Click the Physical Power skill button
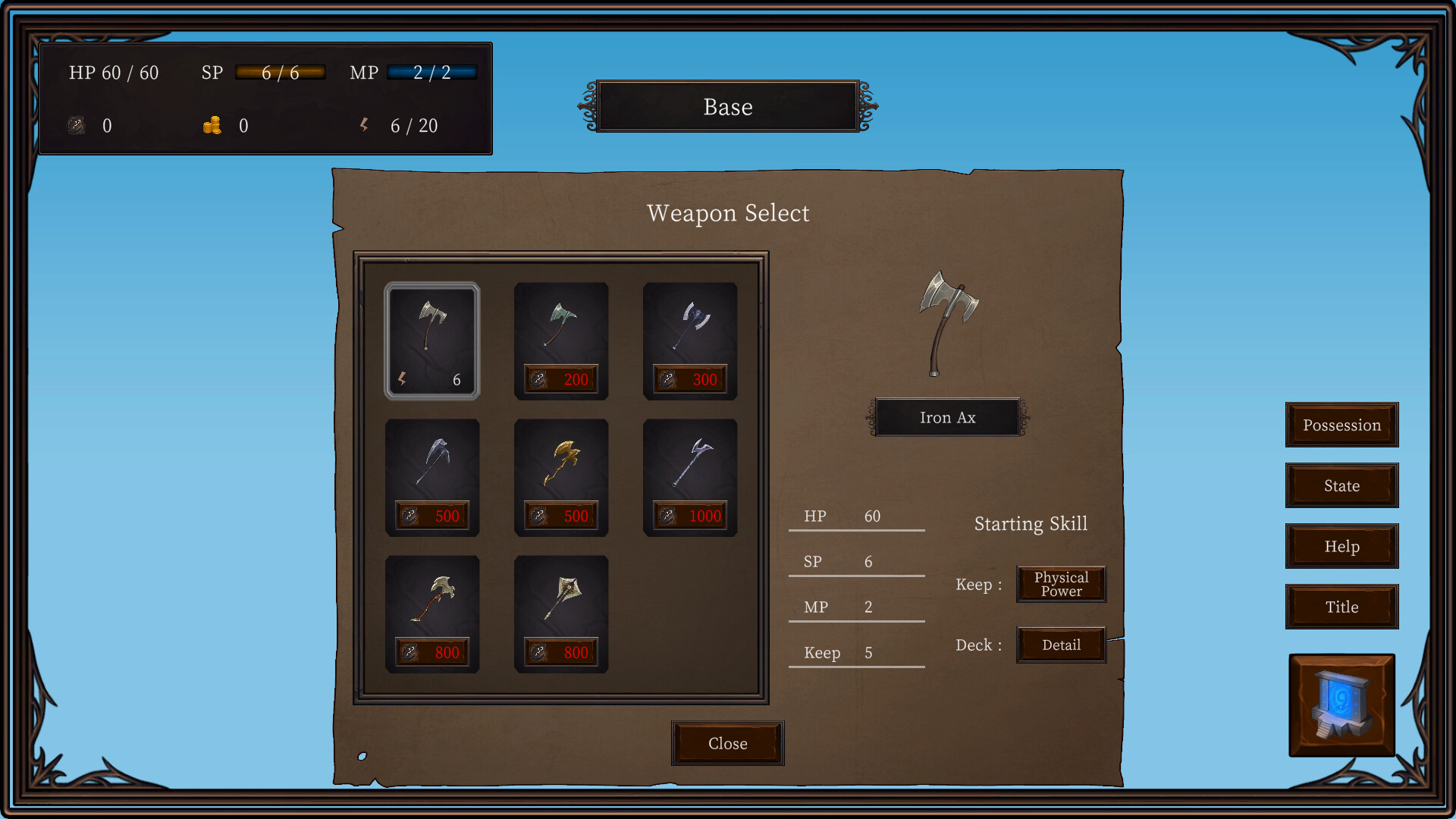 (x=1061, y=584)
